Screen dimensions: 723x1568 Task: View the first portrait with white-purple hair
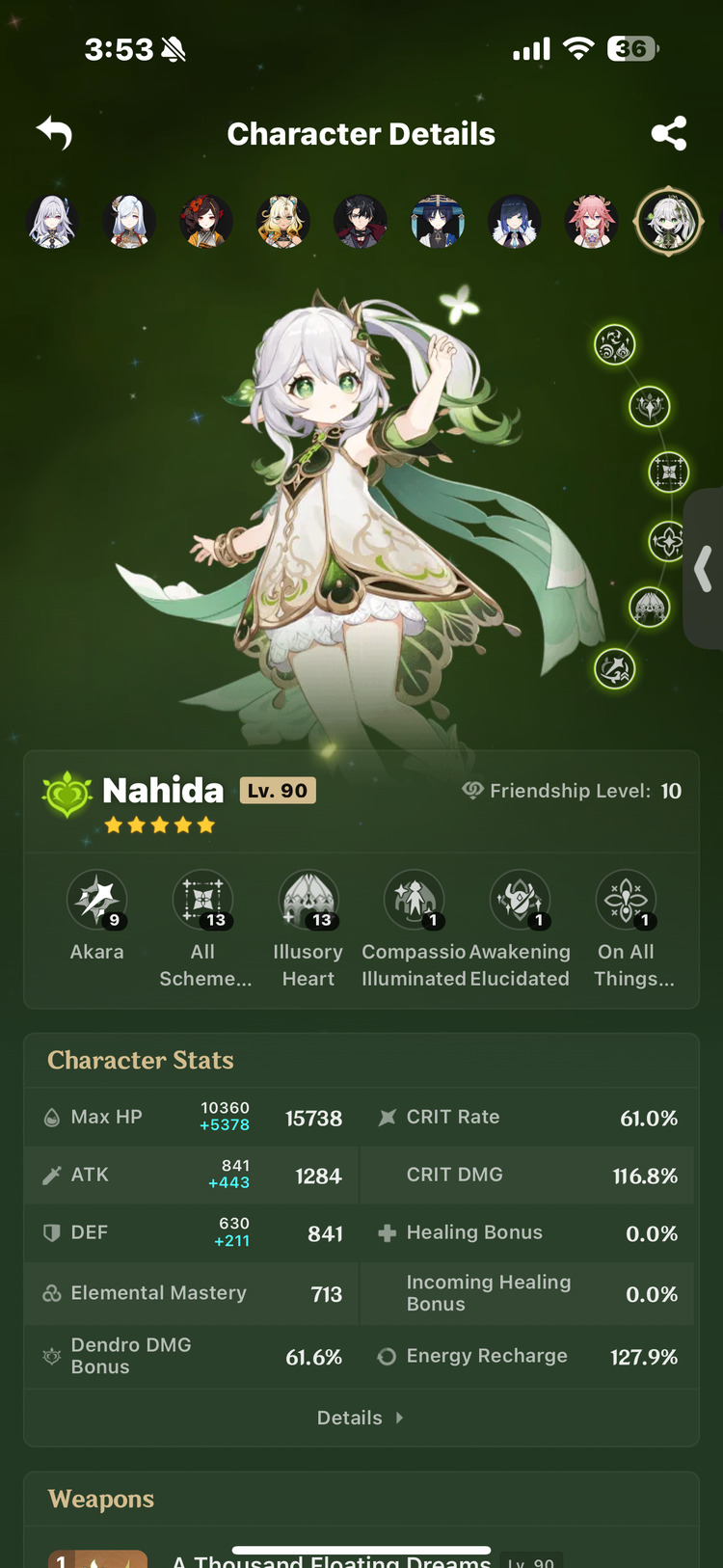tap(52, 221)
